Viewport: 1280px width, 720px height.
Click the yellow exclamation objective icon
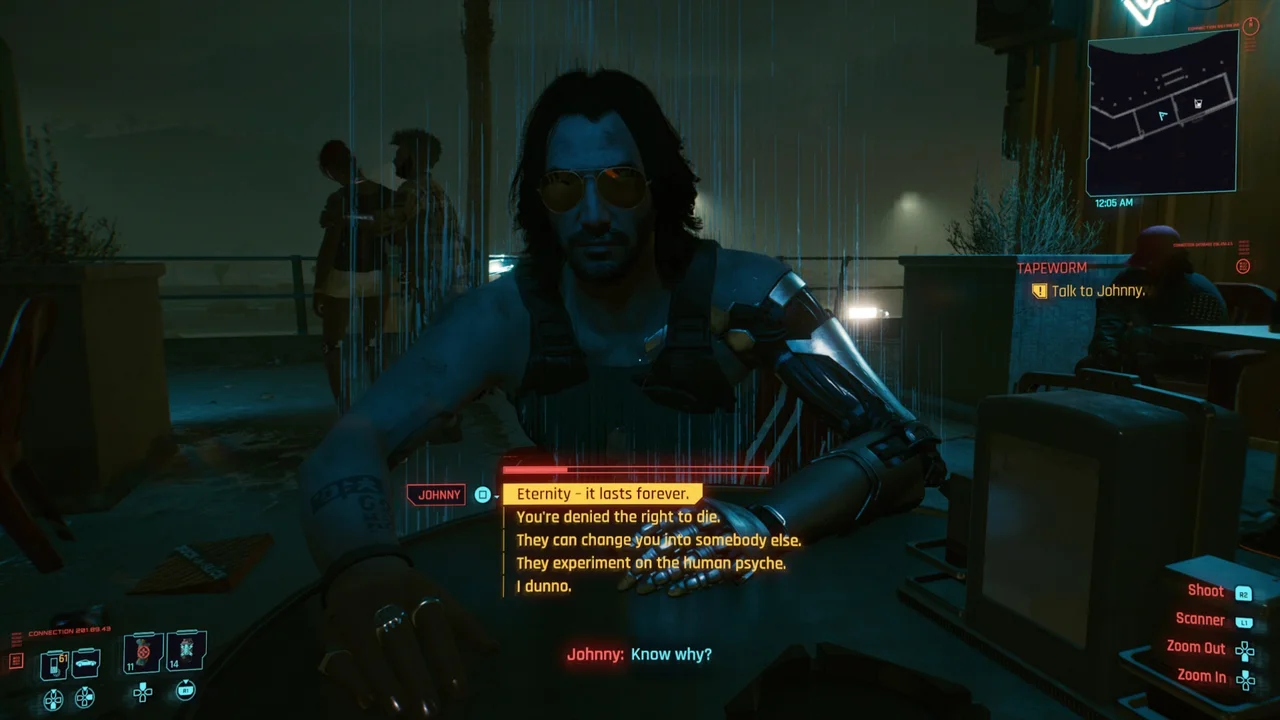(x=1040, y=291)
